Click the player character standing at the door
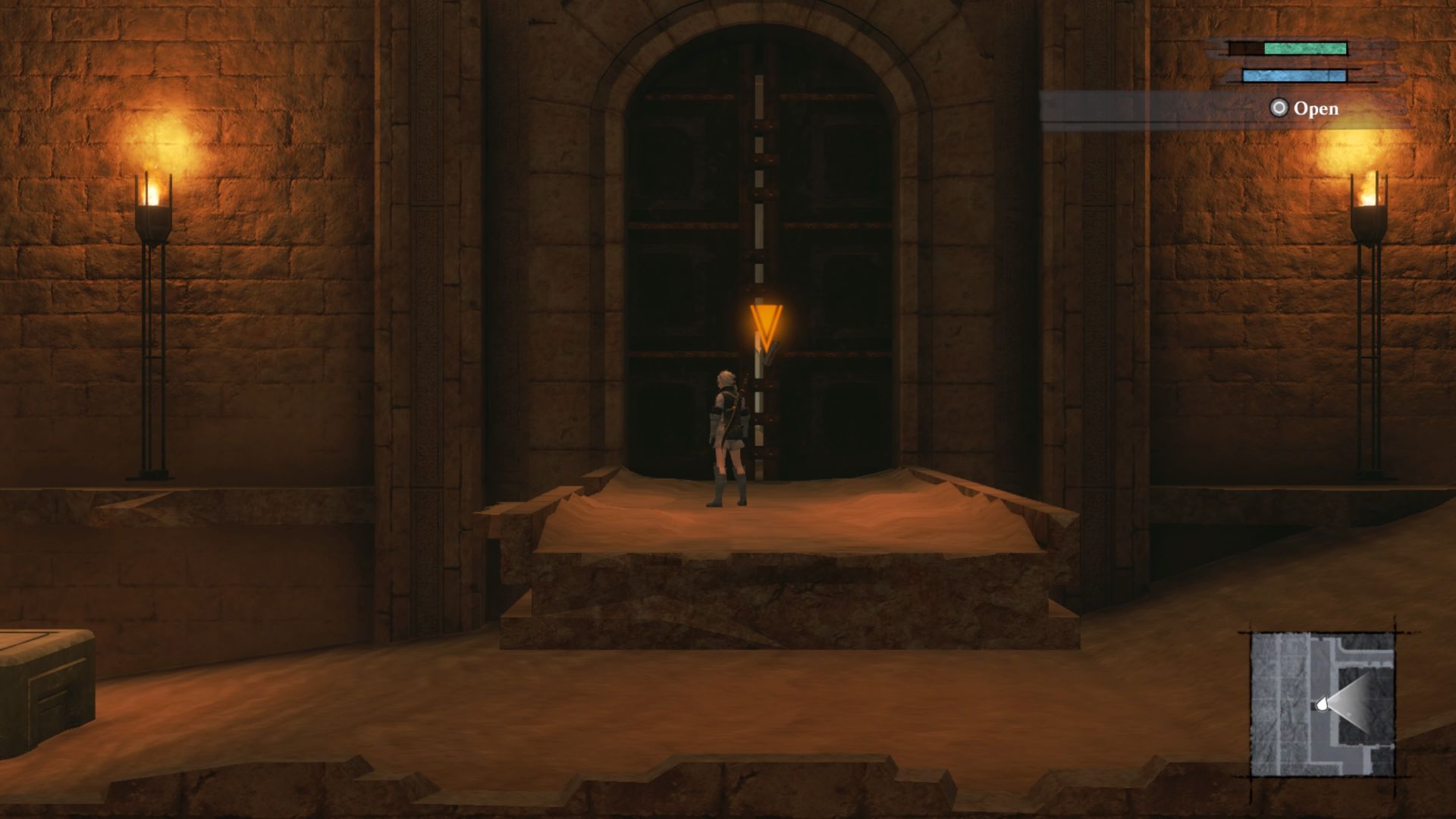The image size is (1456, 819). click(x=726, y=432)
